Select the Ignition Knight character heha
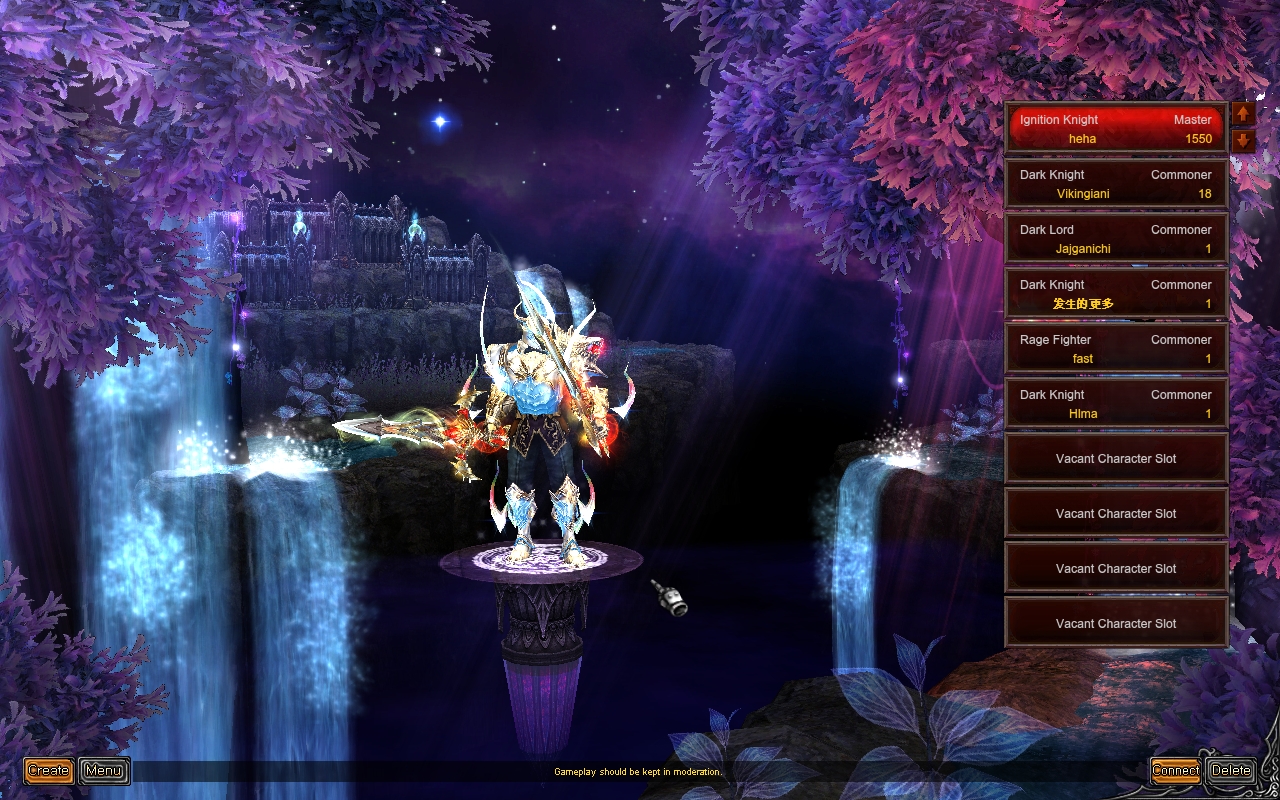This screenshot has height=800, width=1280. tap(1115, 129)
